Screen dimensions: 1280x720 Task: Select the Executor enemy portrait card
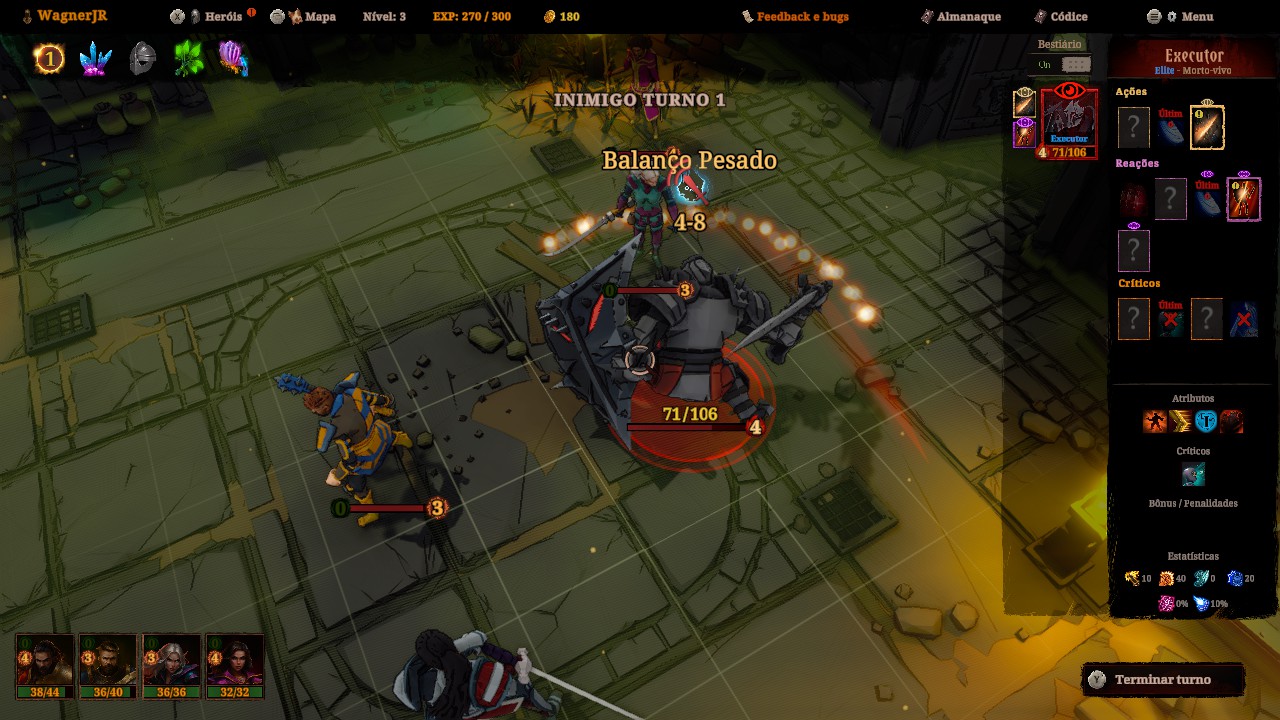point(1068,122)
